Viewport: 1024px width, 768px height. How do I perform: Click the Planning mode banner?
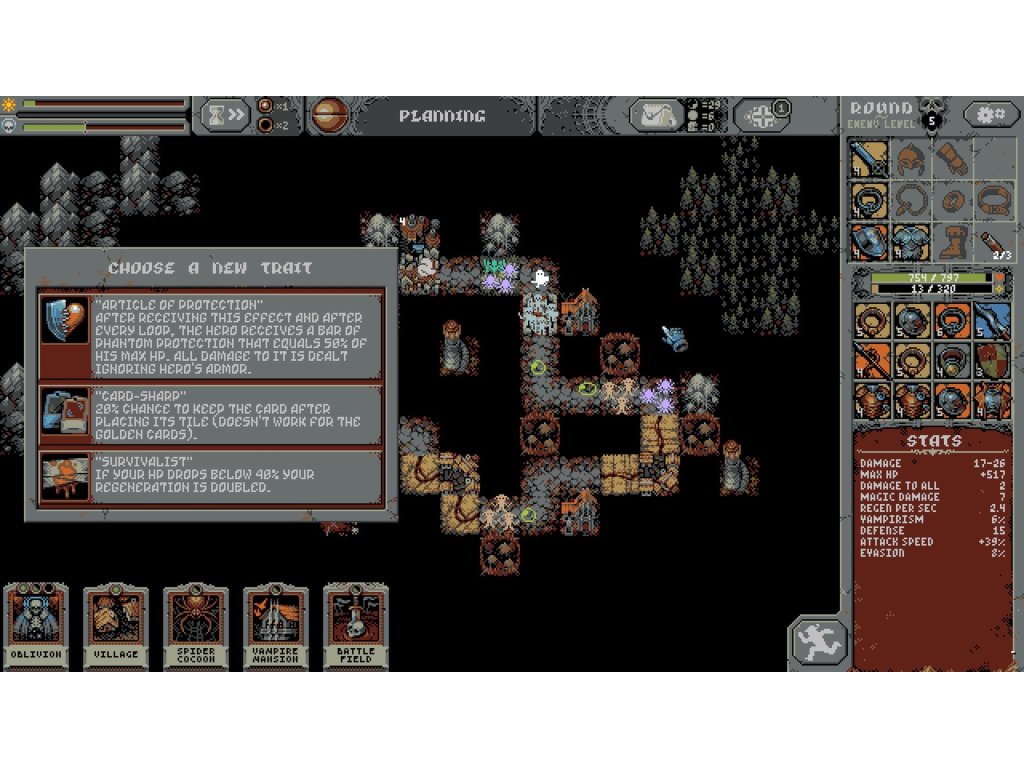click(441, 116)
